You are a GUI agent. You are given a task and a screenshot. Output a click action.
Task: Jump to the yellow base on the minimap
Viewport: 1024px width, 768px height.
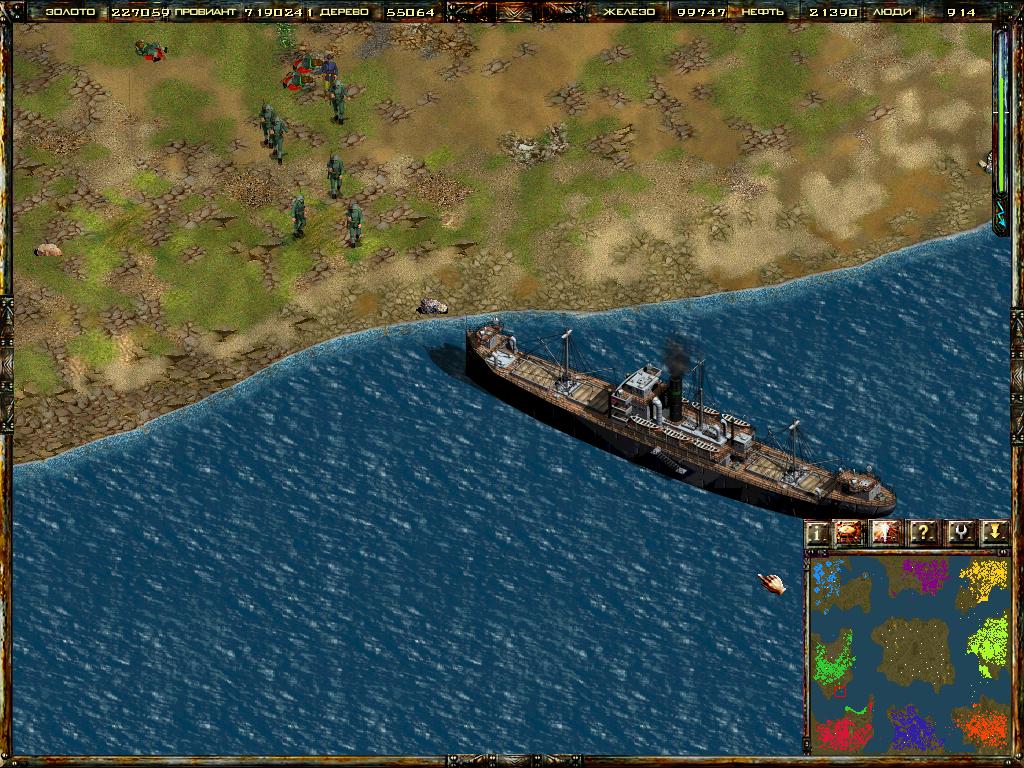click(x=986, y=577)
